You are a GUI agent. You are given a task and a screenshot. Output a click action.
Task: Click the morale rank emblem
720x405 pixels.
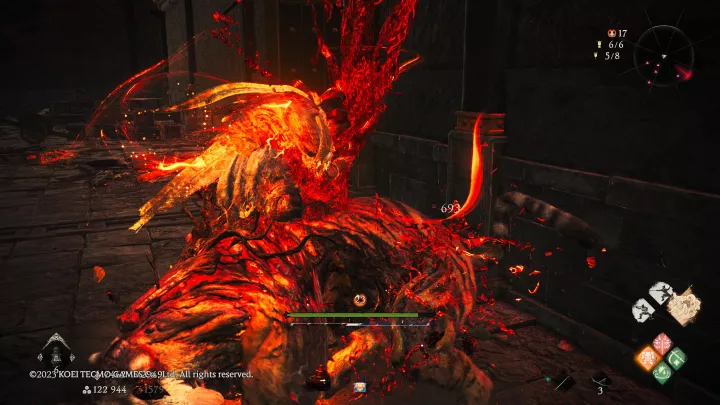(x=55, y=350)
